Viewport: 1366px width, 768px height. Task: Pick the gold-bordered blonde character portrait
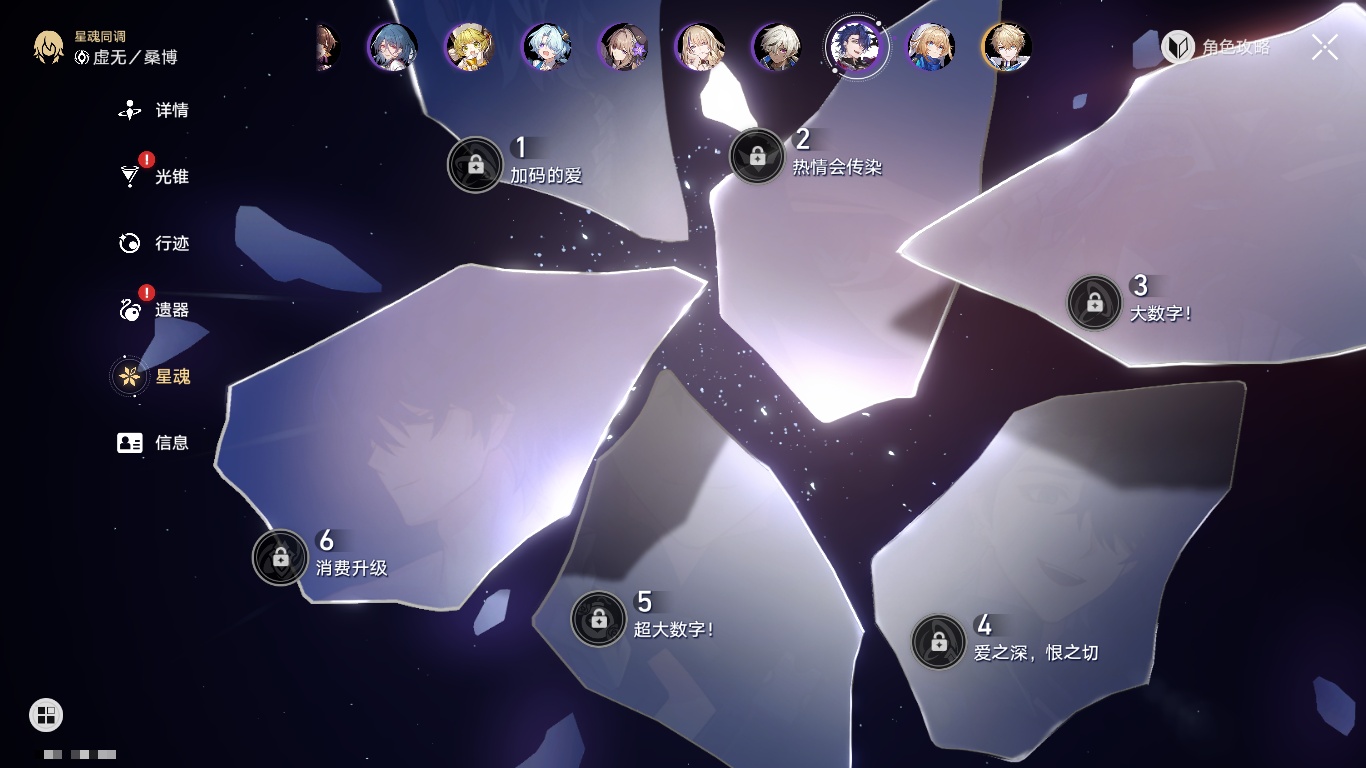1007,47
